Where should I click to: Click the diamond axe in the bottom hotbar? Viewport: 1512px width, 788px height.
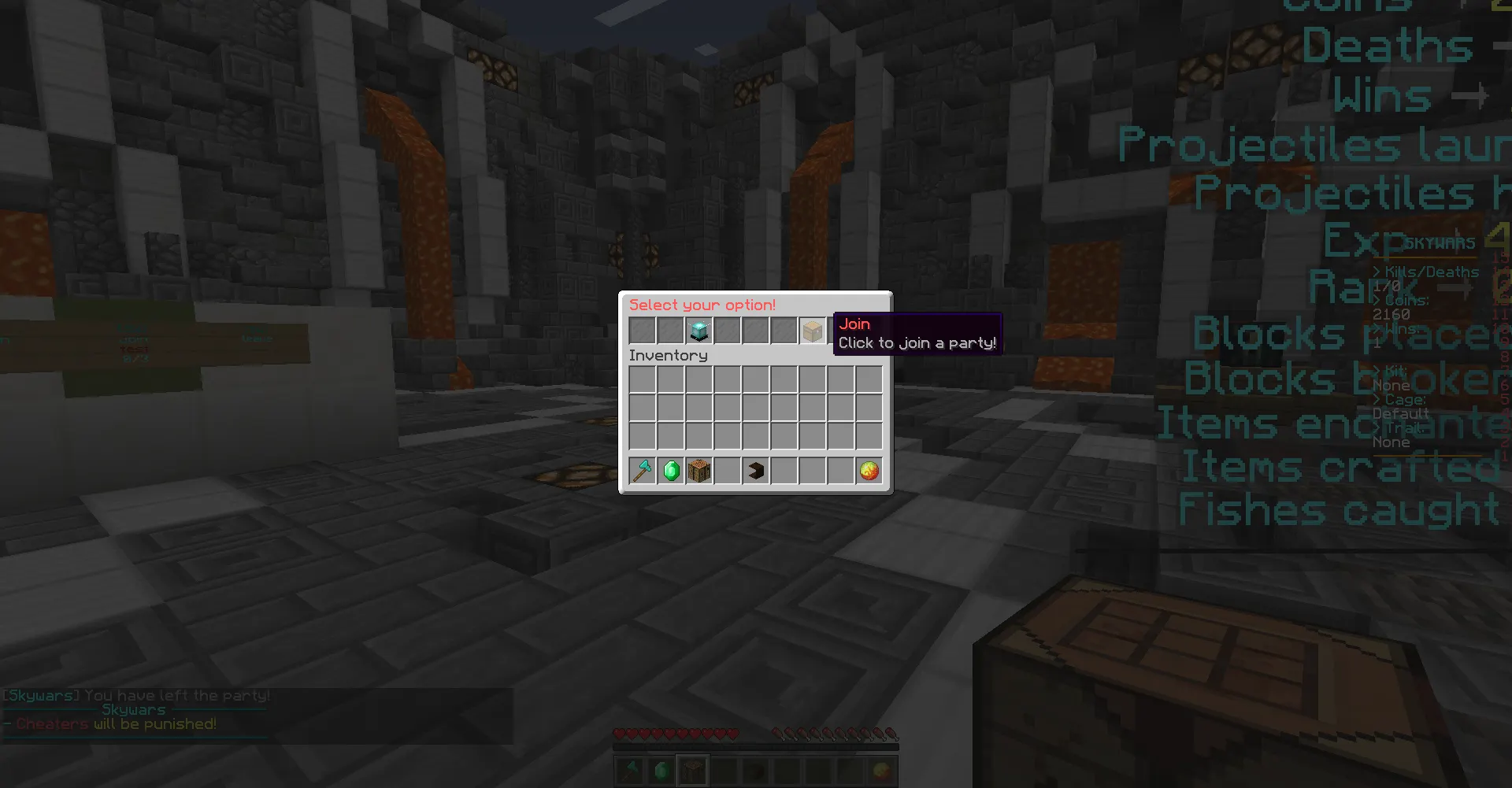click(628, 769)
